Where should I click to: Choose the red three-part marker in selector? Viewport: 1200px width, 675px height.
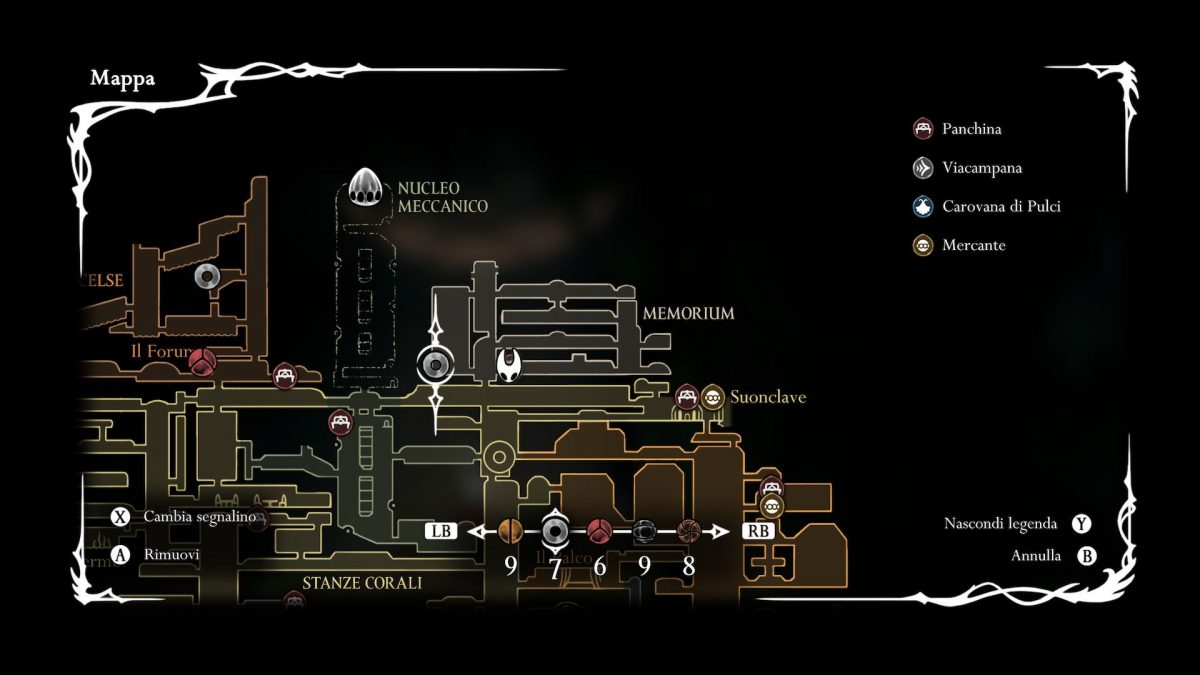599,531
